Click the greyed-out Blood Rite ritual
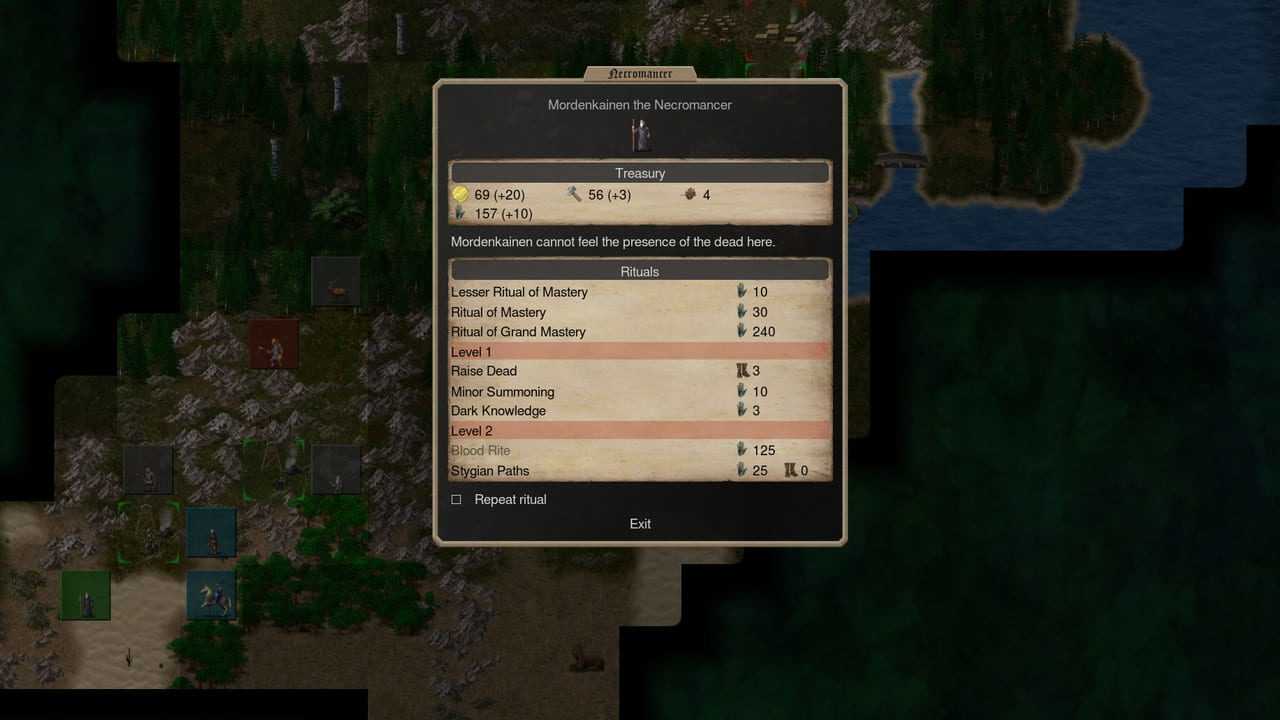This screenshot has height=720, width=1280. tap(481, 451)
